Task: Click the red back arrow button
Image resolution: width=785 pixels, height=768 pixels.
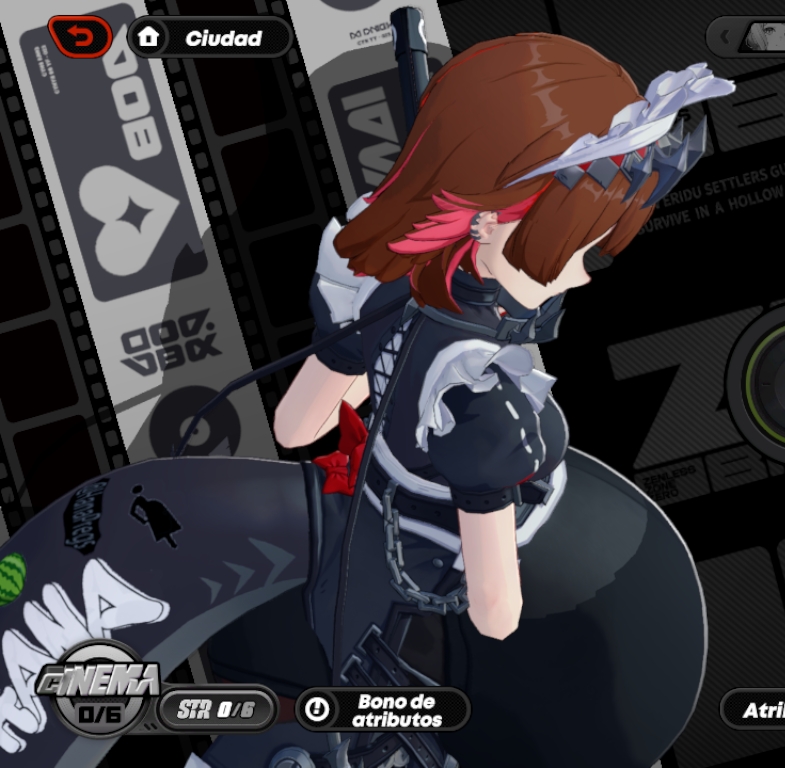Action: tap(79, 37)
